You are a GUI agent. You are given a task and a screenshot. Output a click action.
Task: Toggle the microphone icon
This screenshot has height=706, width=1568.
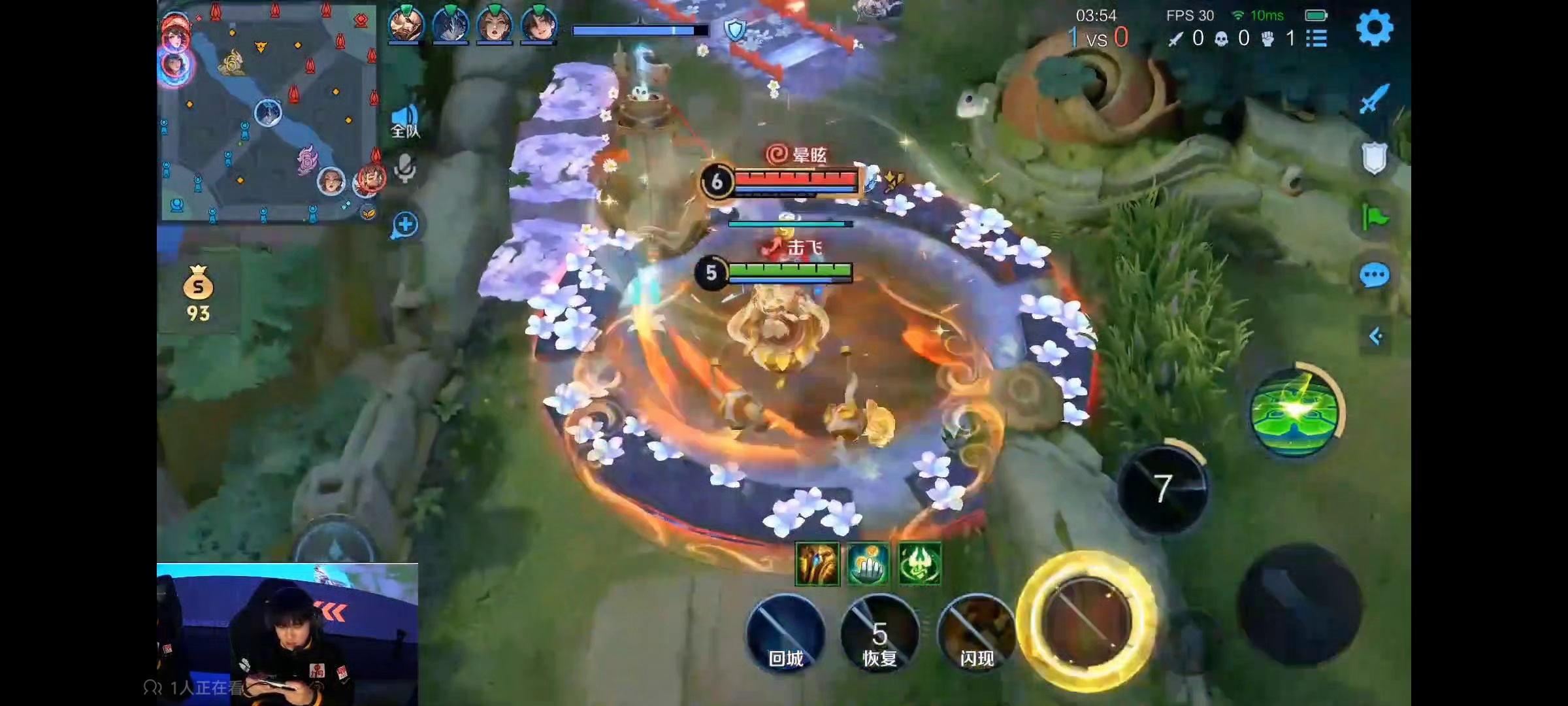coord(405,169)
